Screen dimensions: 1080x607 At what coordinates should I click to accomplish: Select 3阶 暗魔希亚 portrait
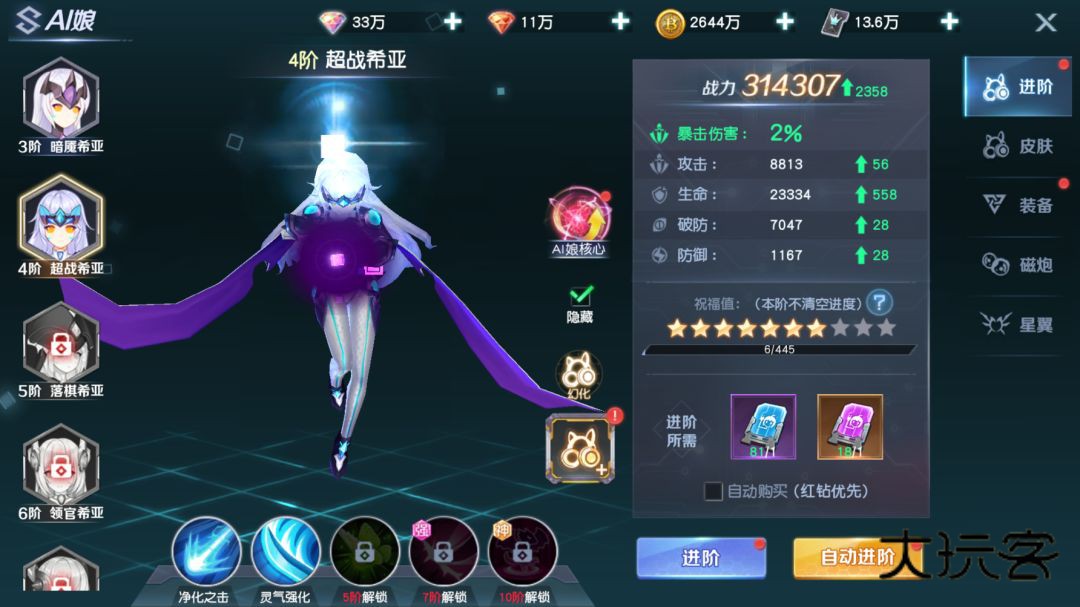click(61, 101)
